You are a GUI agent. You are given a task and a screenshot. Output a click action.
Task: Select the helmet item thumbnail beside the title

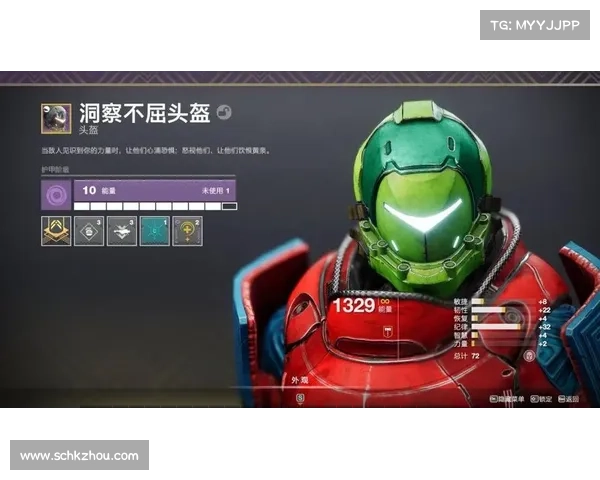point(56,118)
